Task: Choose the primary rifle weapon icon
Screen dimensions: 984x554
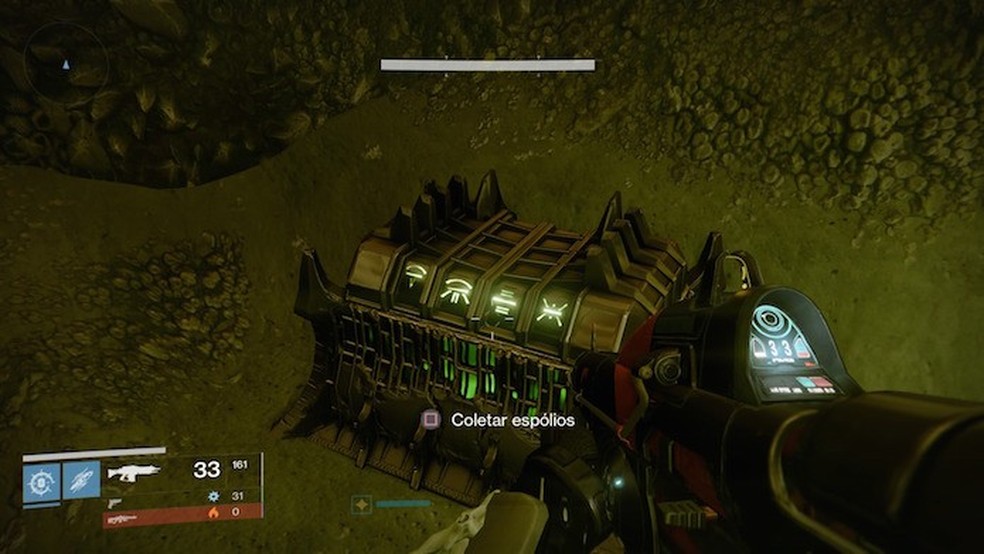Action: pos(133,472)
